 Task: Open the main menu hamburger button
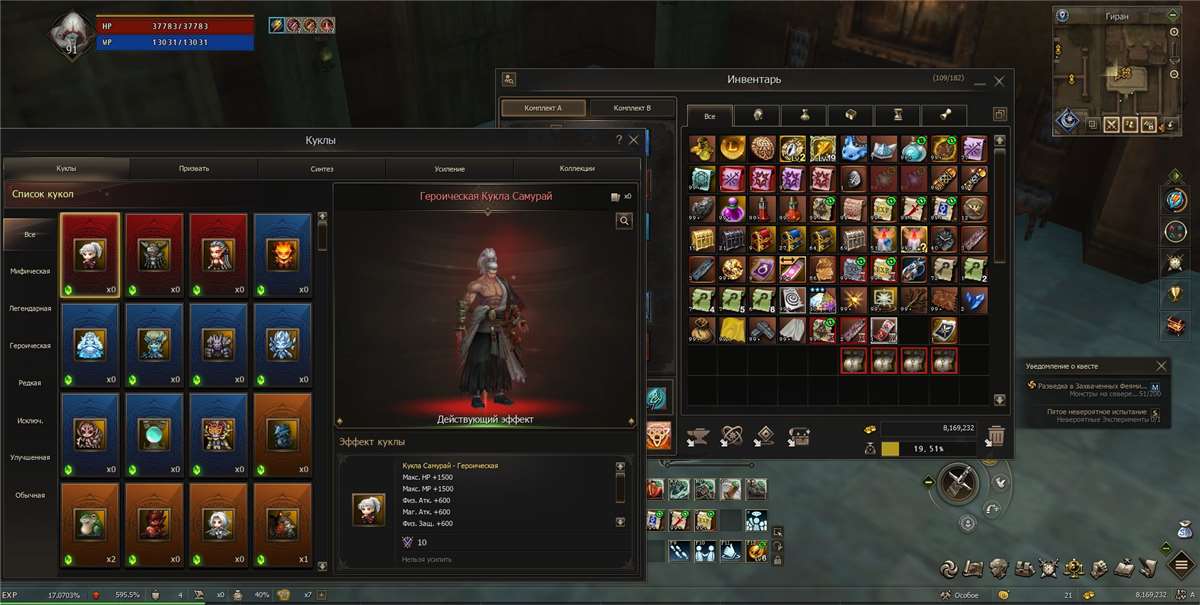[x=1181, y=549]
